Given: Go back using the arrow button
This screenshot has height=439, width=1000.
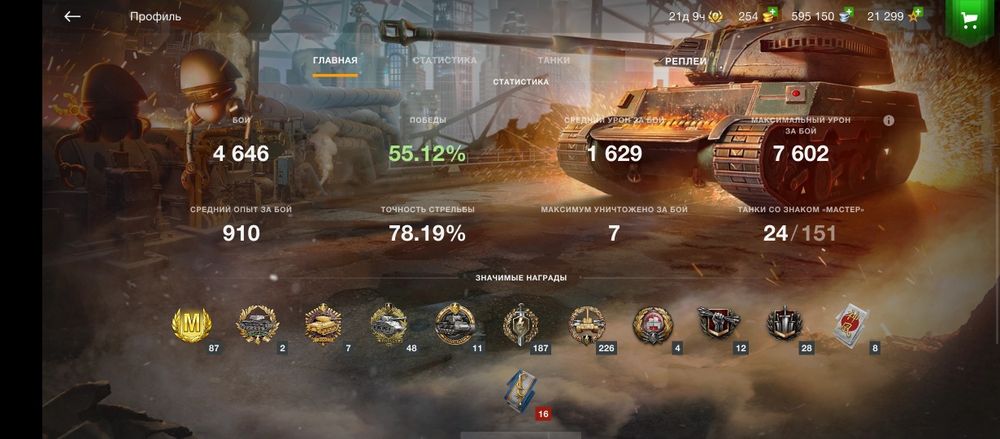Looking at the screenshot, I should pos(72,17).
